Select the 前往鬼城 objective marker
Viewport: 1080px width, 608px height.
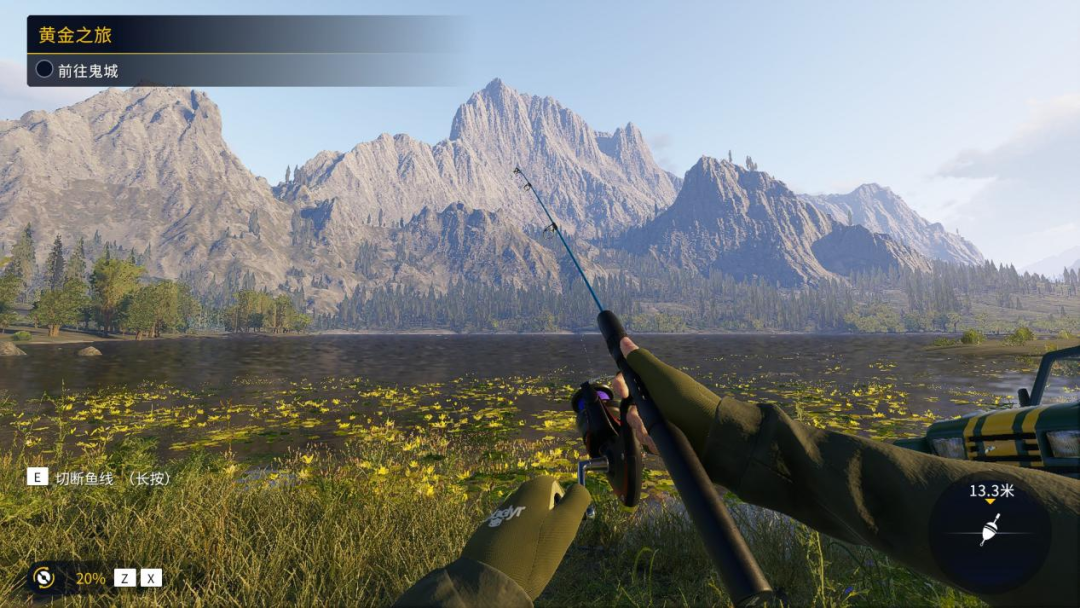pos(45,70)
